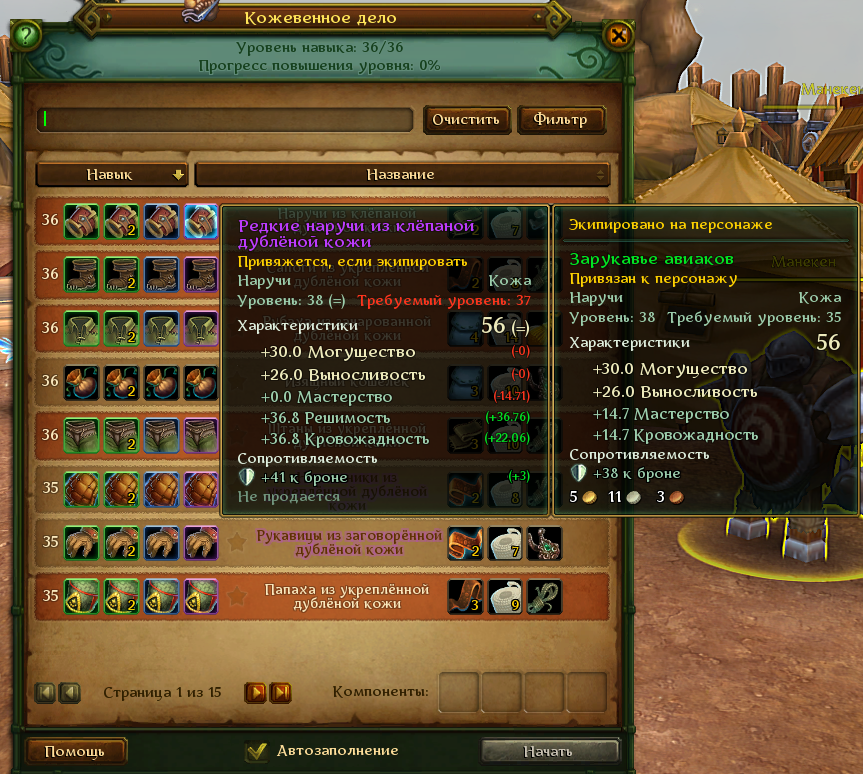Sort recipes by Название column
Viewport: 863px width, 774px height.
point(401,174)
